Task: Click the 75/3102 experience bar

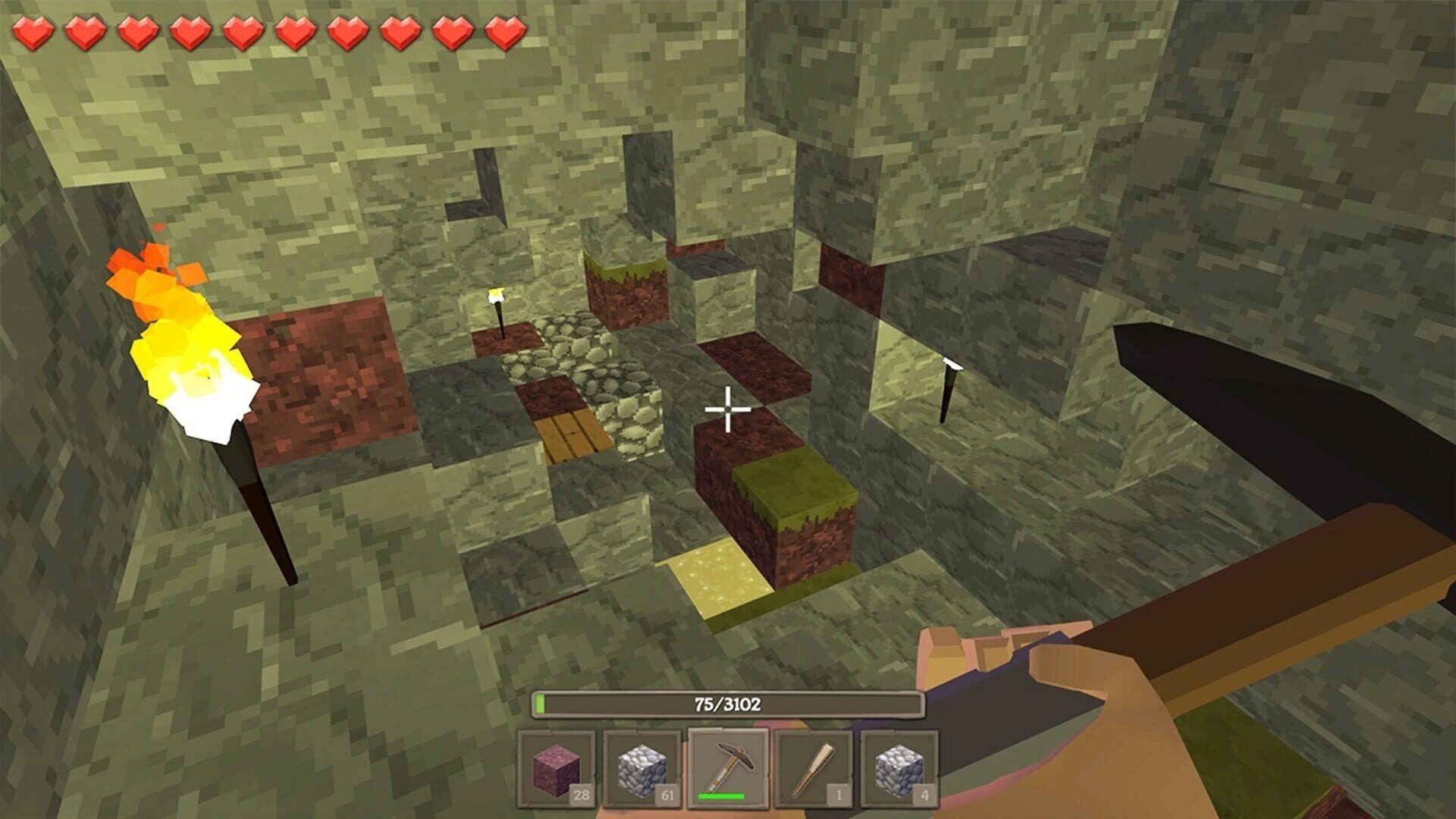Action: point(728,704)
